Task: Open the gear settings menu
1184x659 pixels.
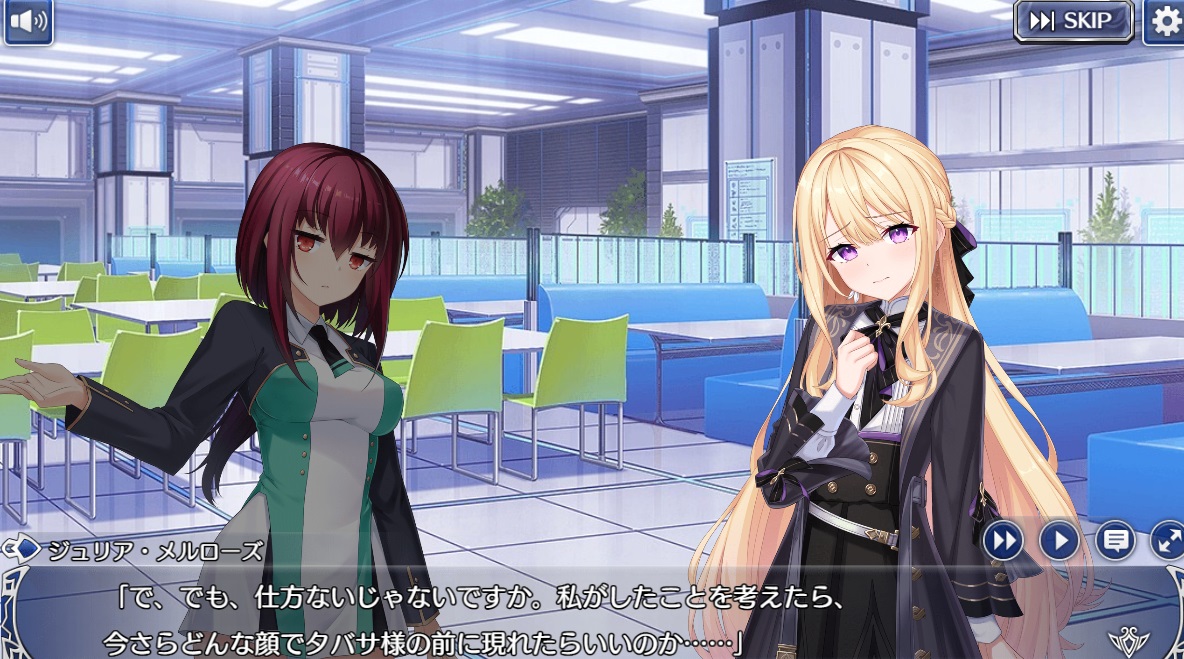Action: tap(1164, 21)
